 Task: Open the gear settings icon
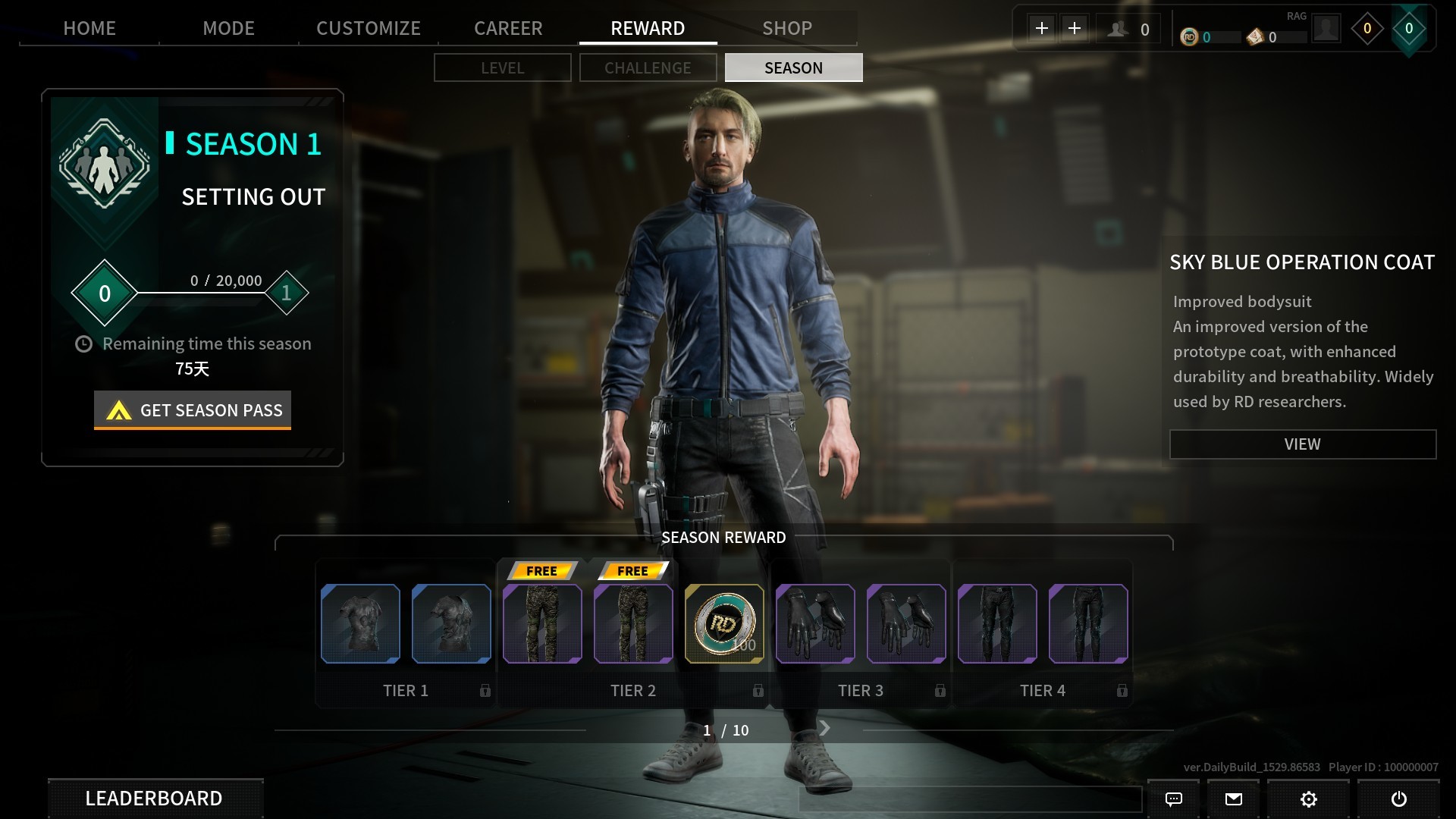(1308, 799)
